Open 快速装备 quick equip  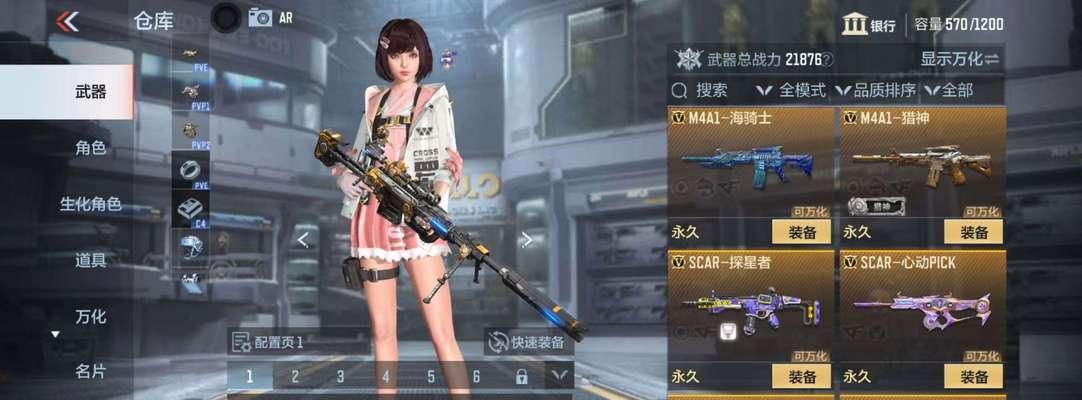[x=527, y=342]
